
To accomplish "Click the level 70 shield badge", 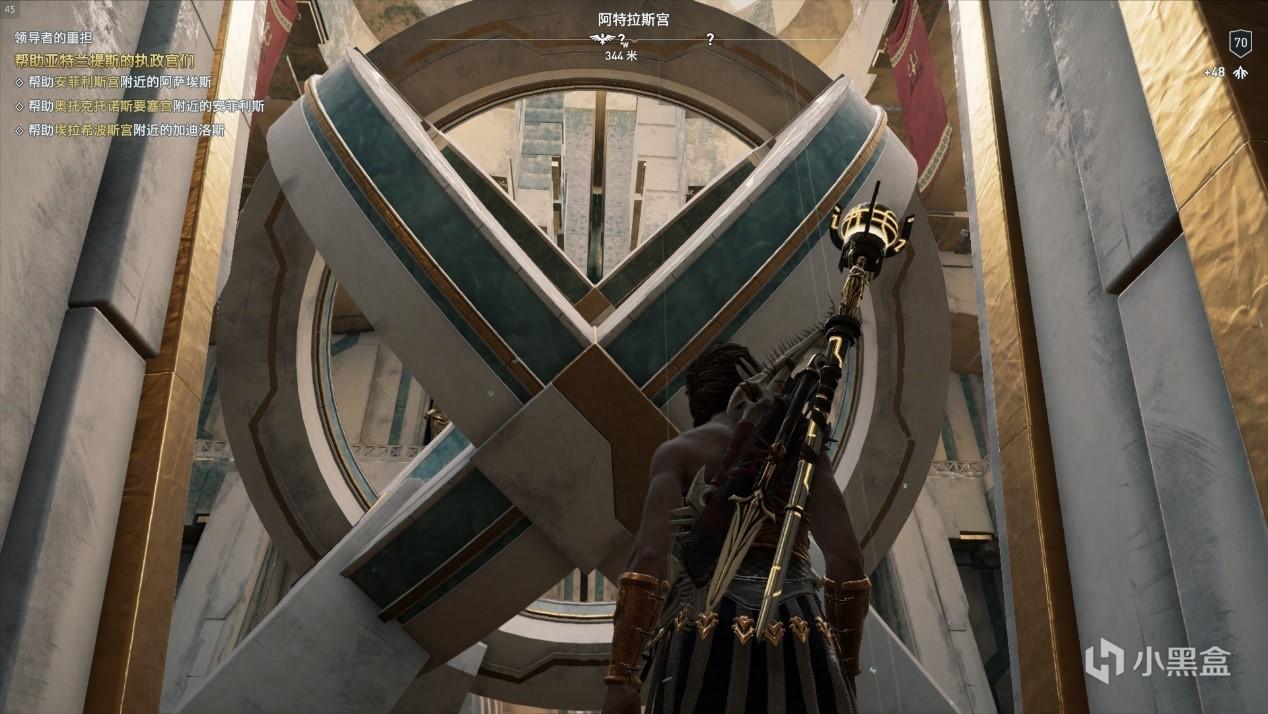I will pyautogui.click(x=1240, y=43).
